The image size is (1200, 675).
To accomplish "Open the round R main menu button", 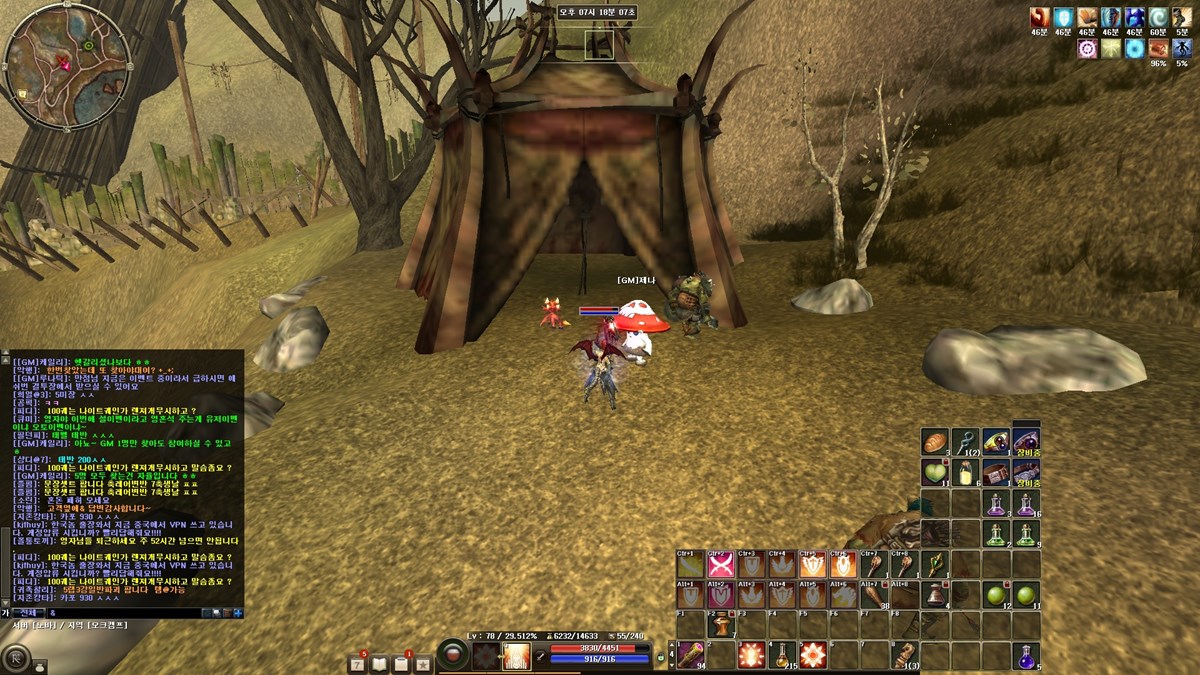I will pos(17,658).
